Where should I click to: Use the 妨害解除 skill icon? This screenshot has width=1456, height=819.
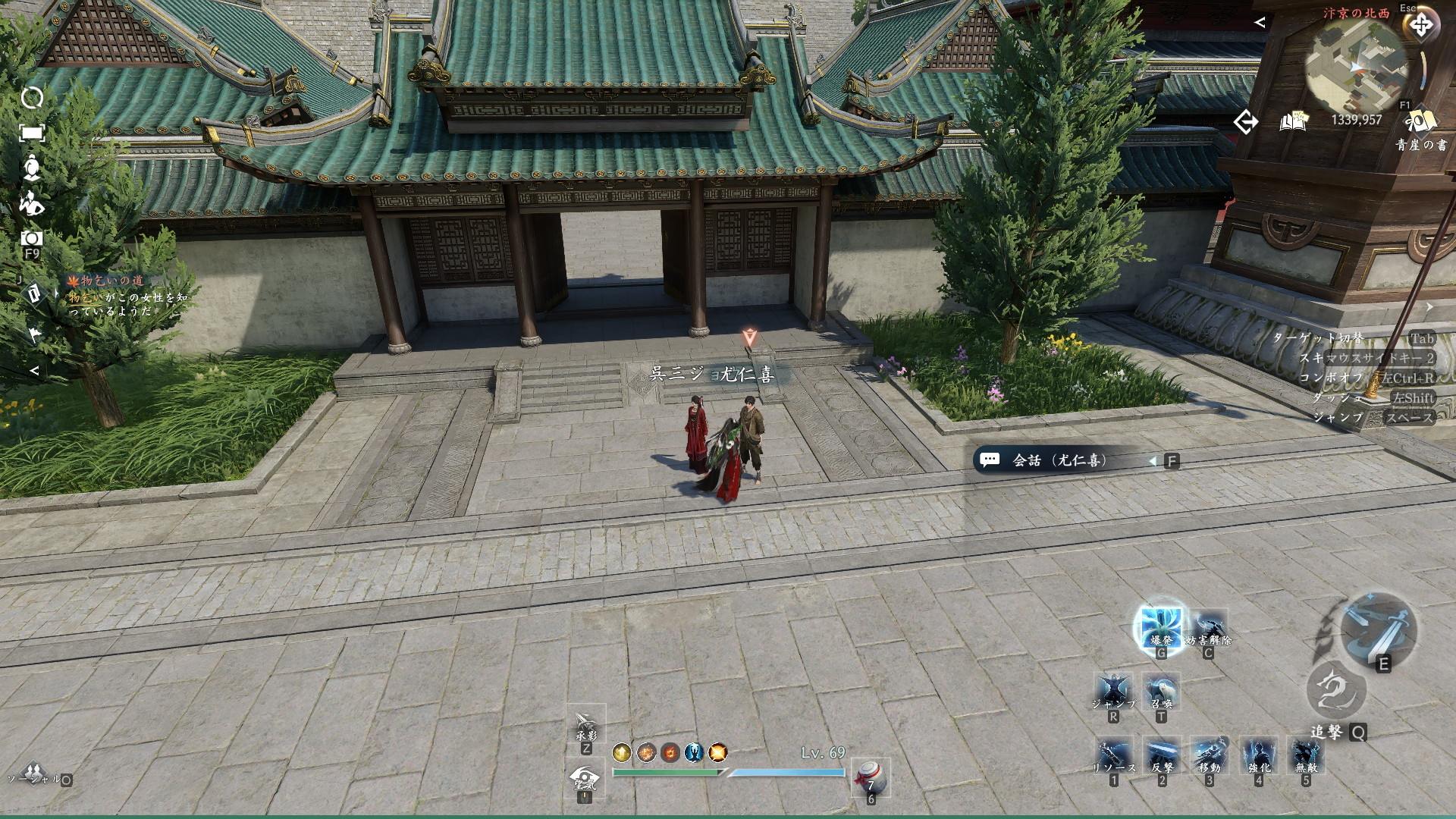tap(1208, 628)
